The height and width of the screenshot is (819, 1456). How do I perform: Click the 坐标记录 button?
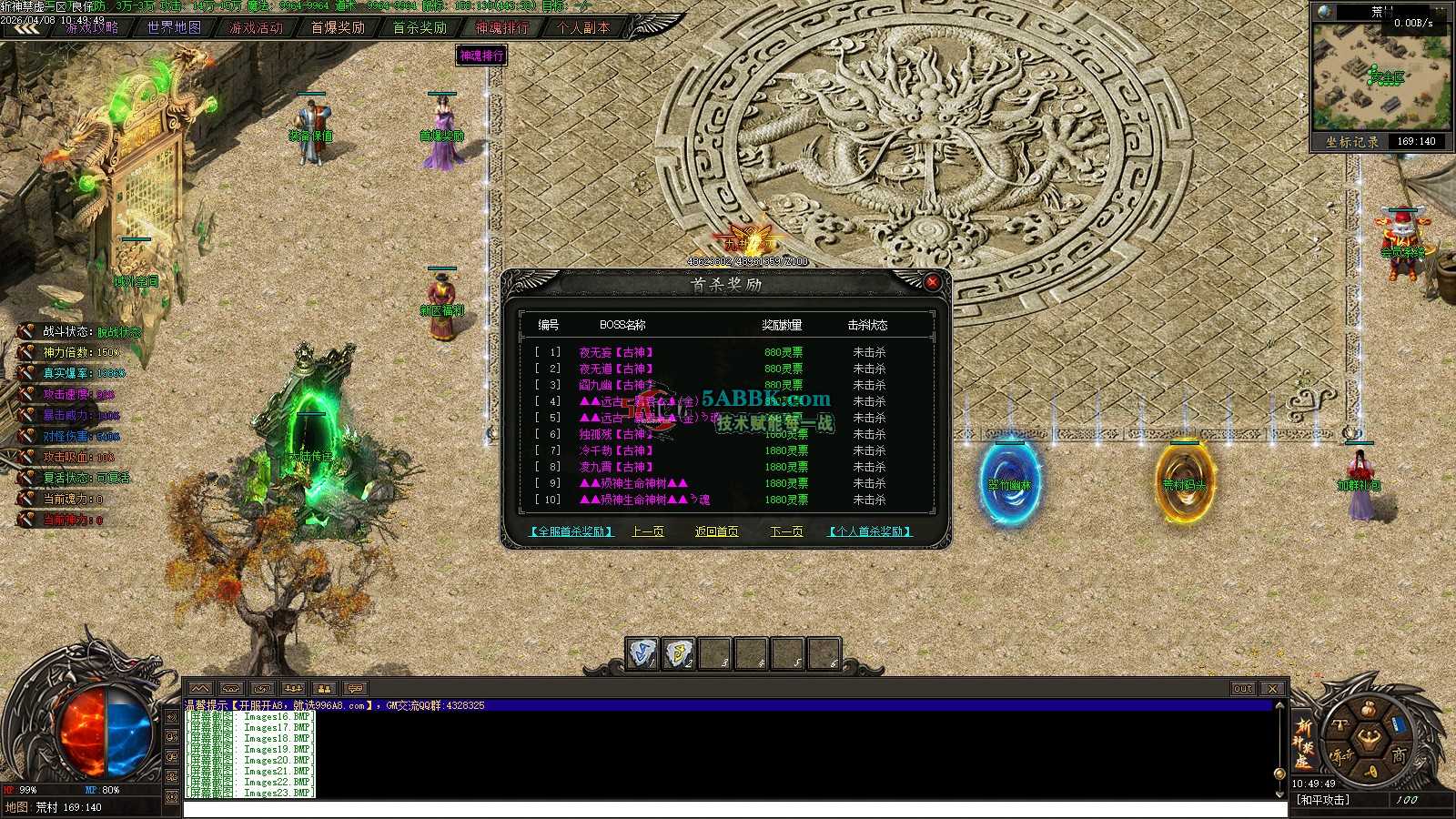pos(1352,142)
